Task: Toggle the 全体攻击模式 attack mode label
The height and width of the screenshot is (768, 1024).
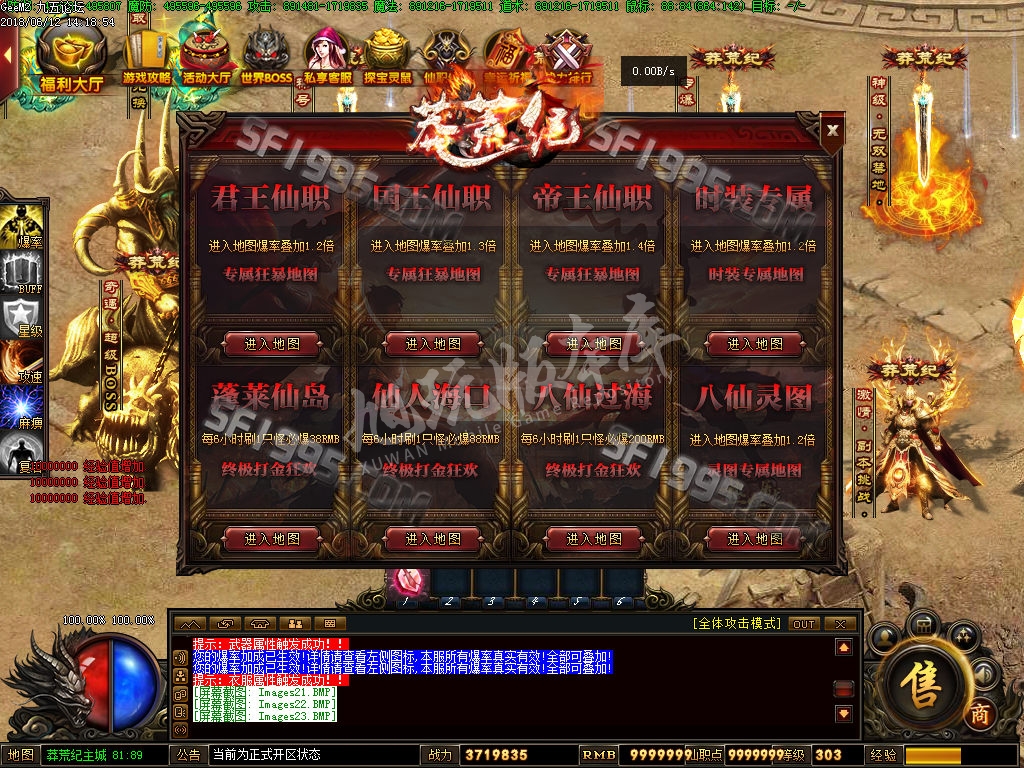Action: (x=736, y=623)
